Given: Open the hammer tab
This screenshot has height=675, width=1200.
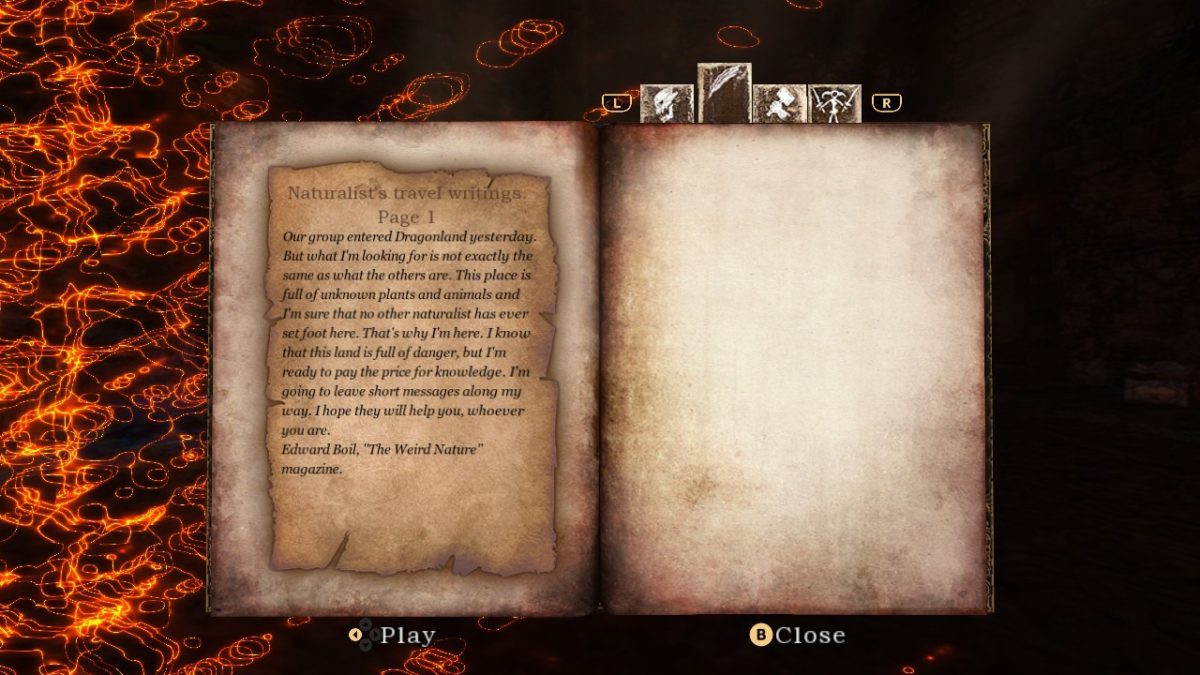Looking at the screenshot, I should (779, 103).
